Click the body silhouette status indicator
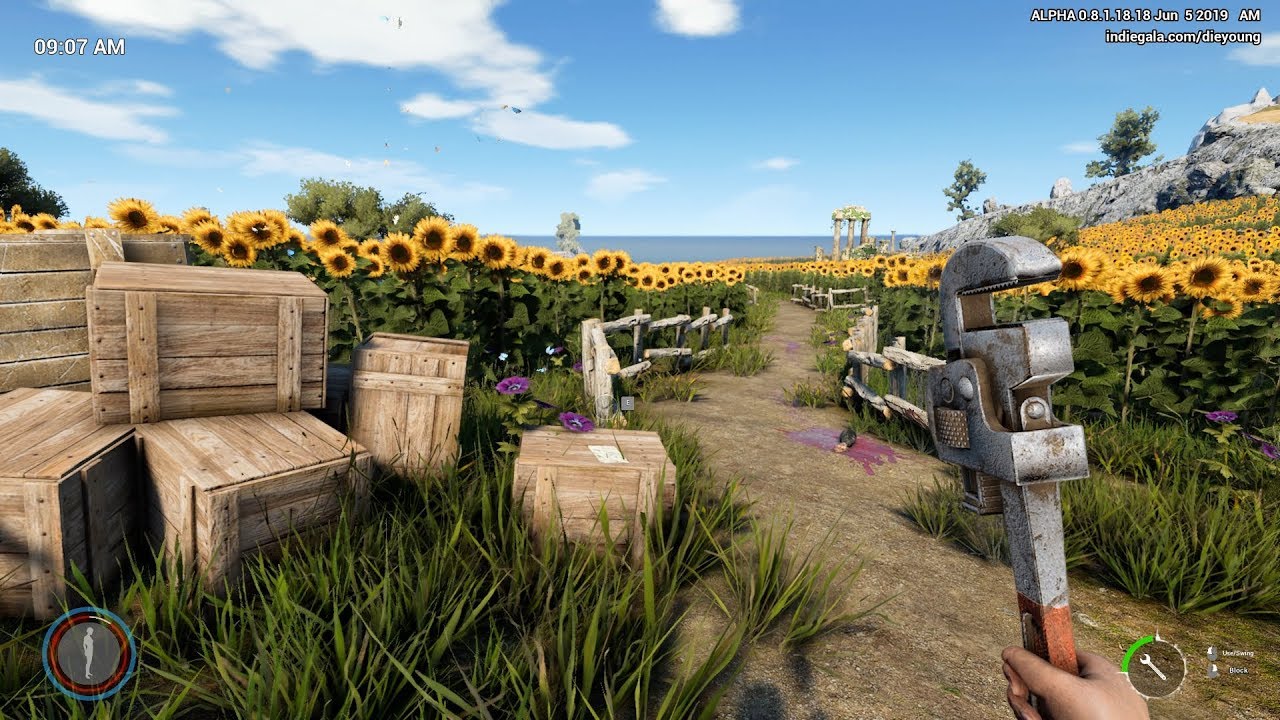This screenshot has width=1280, height=720. [89, 653]
